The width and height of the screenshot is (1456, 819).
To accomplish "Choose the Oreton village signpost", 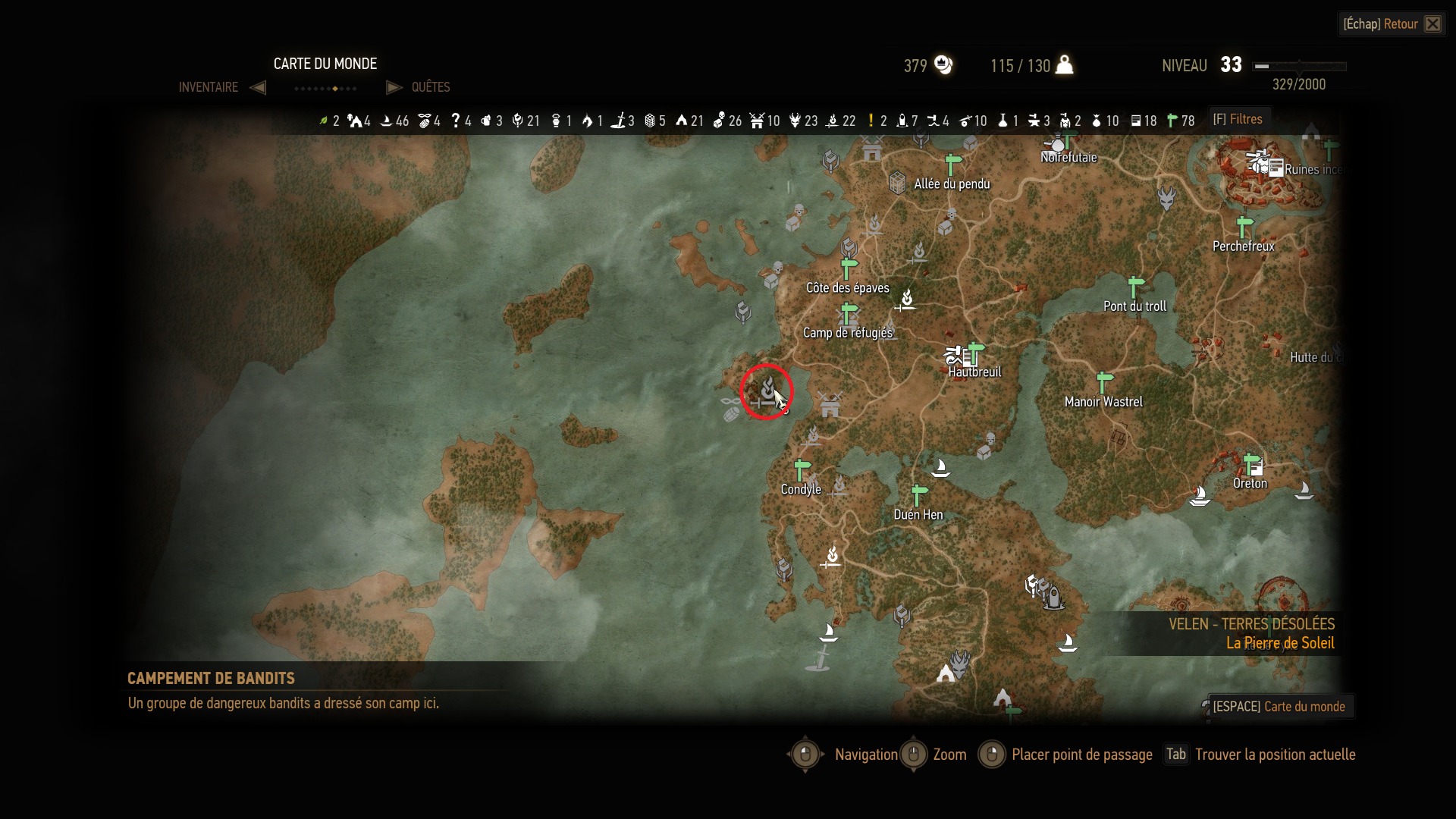I will (1251, 463).
